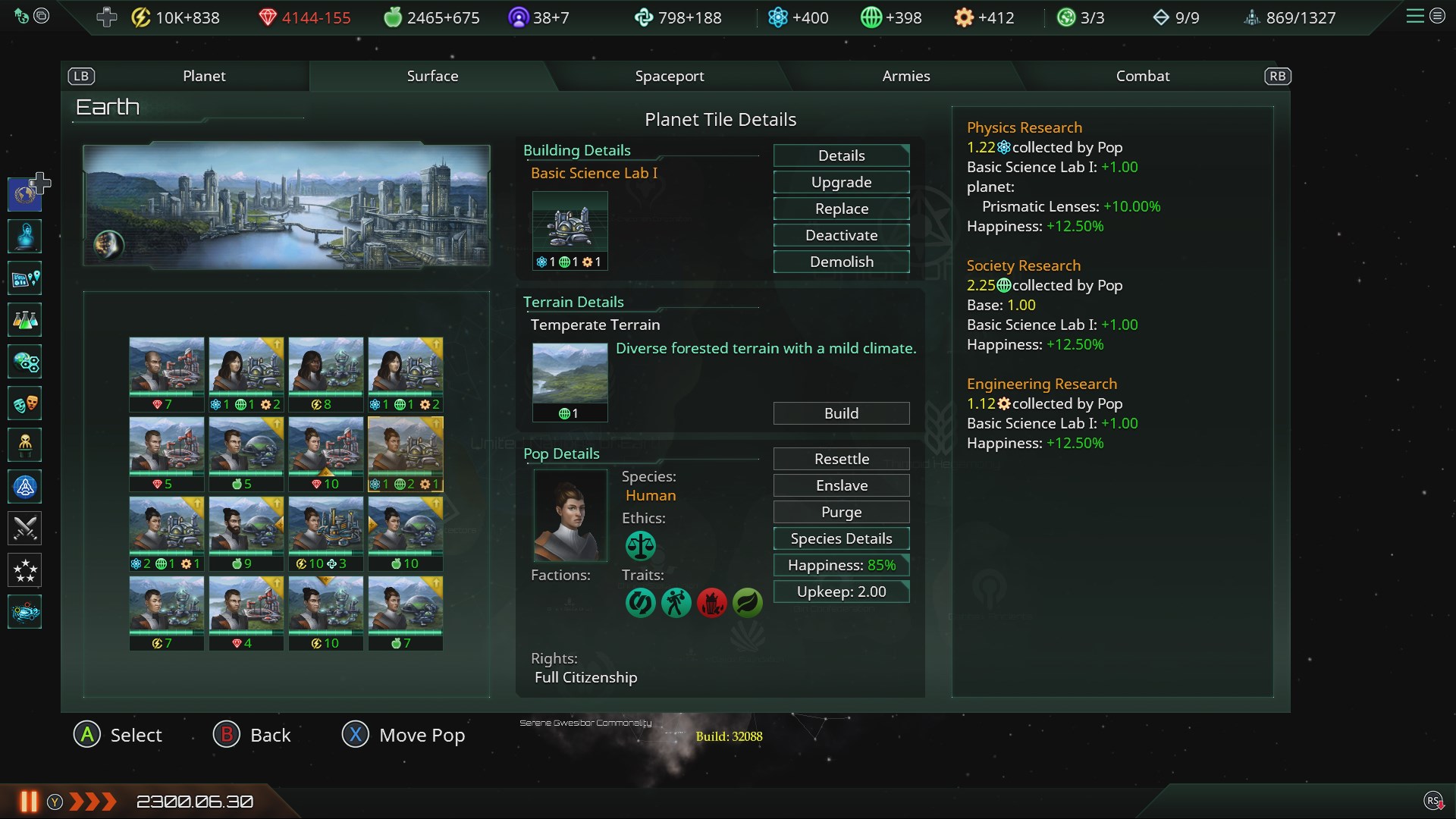Deactivate the Basic Science Lab I building
The width and height of the screenshot is (1456, 819).
840,235
